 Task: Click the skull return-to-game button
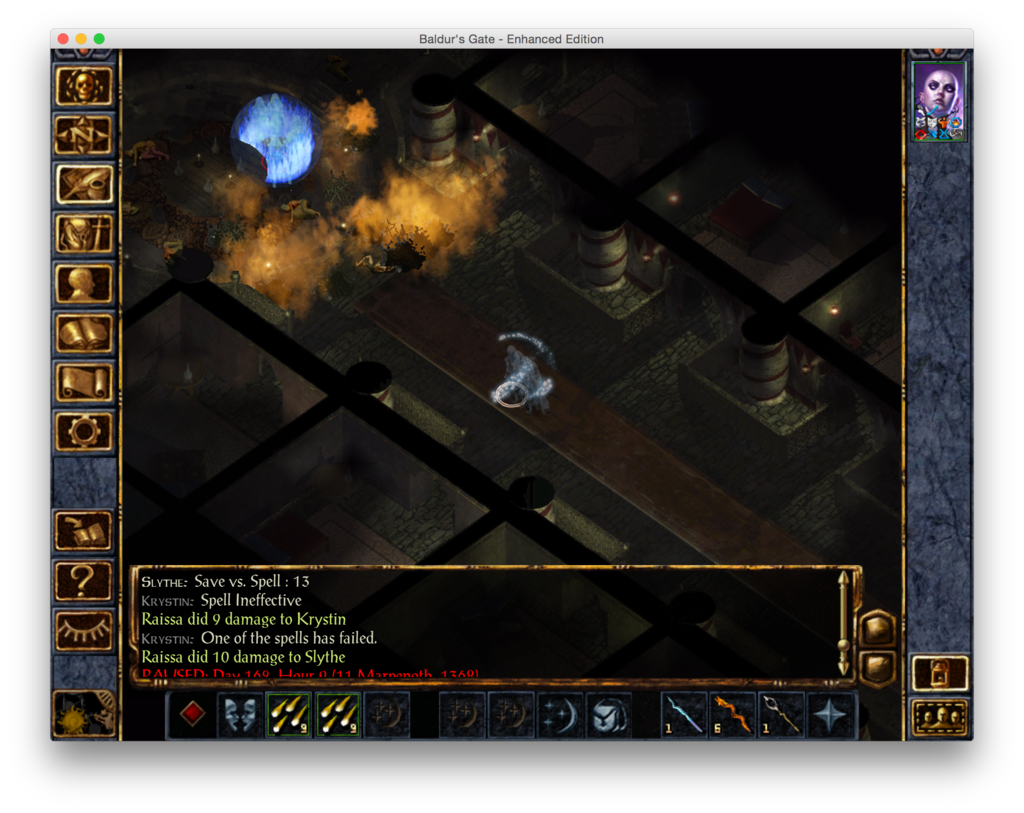(x=84, y=87)
